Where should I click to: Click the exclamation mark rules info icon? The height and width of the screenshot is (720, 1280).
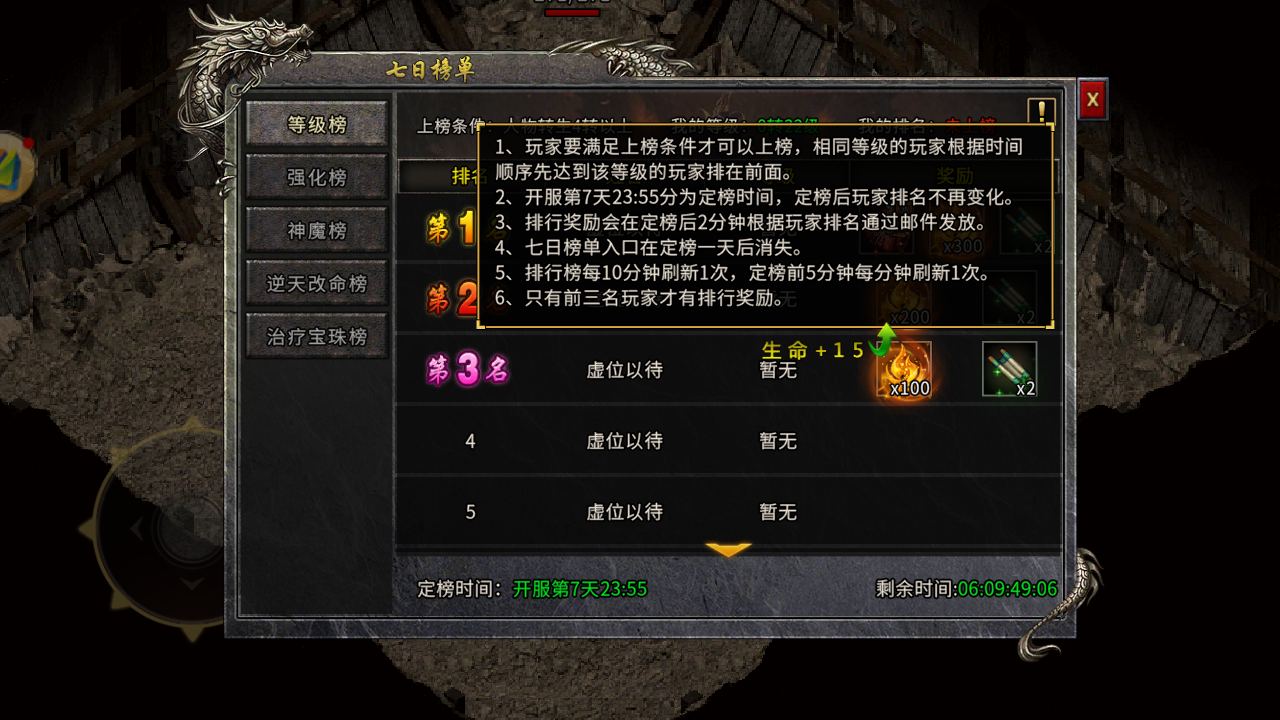tap(1040, 110)
